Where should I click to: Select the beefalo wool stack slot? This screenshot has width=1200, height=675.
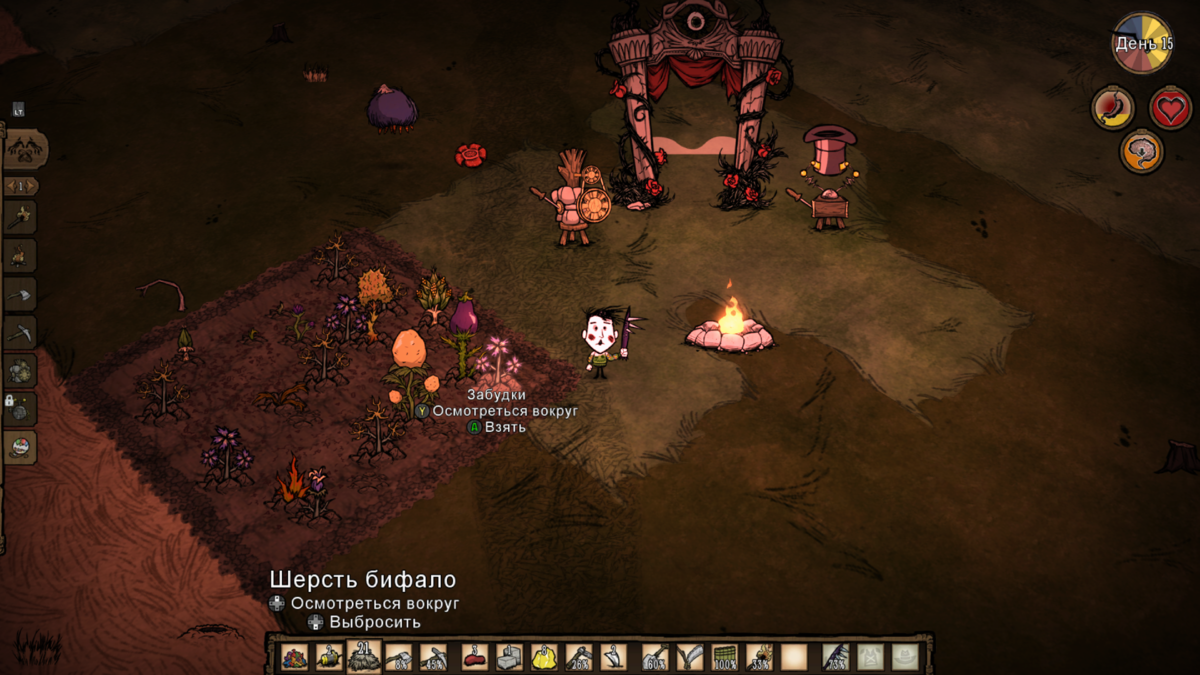(x=364, y=656)
